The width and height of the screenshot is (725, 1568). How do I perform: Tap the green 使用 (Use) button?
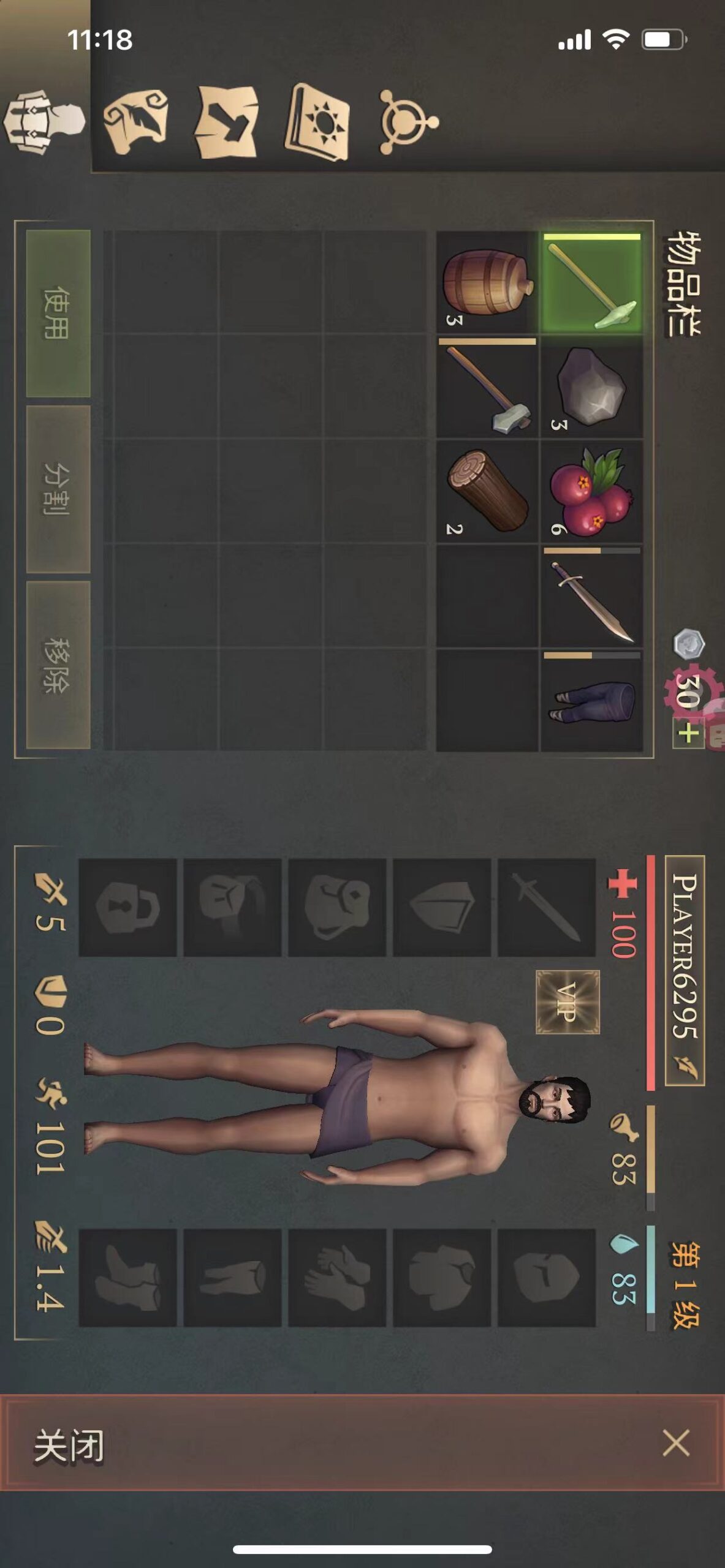58,313
